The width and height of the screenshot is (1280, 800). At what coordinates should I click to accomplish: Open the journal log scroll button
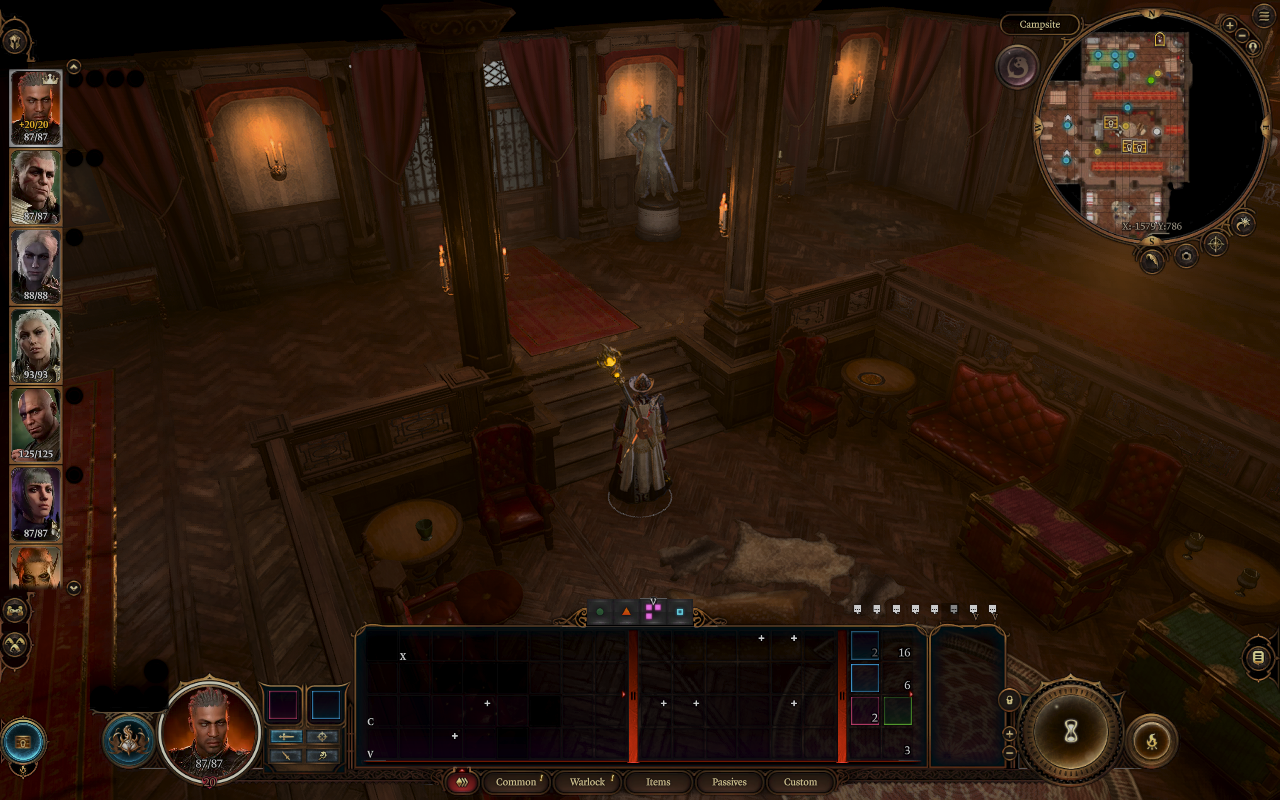point(1258,658)
